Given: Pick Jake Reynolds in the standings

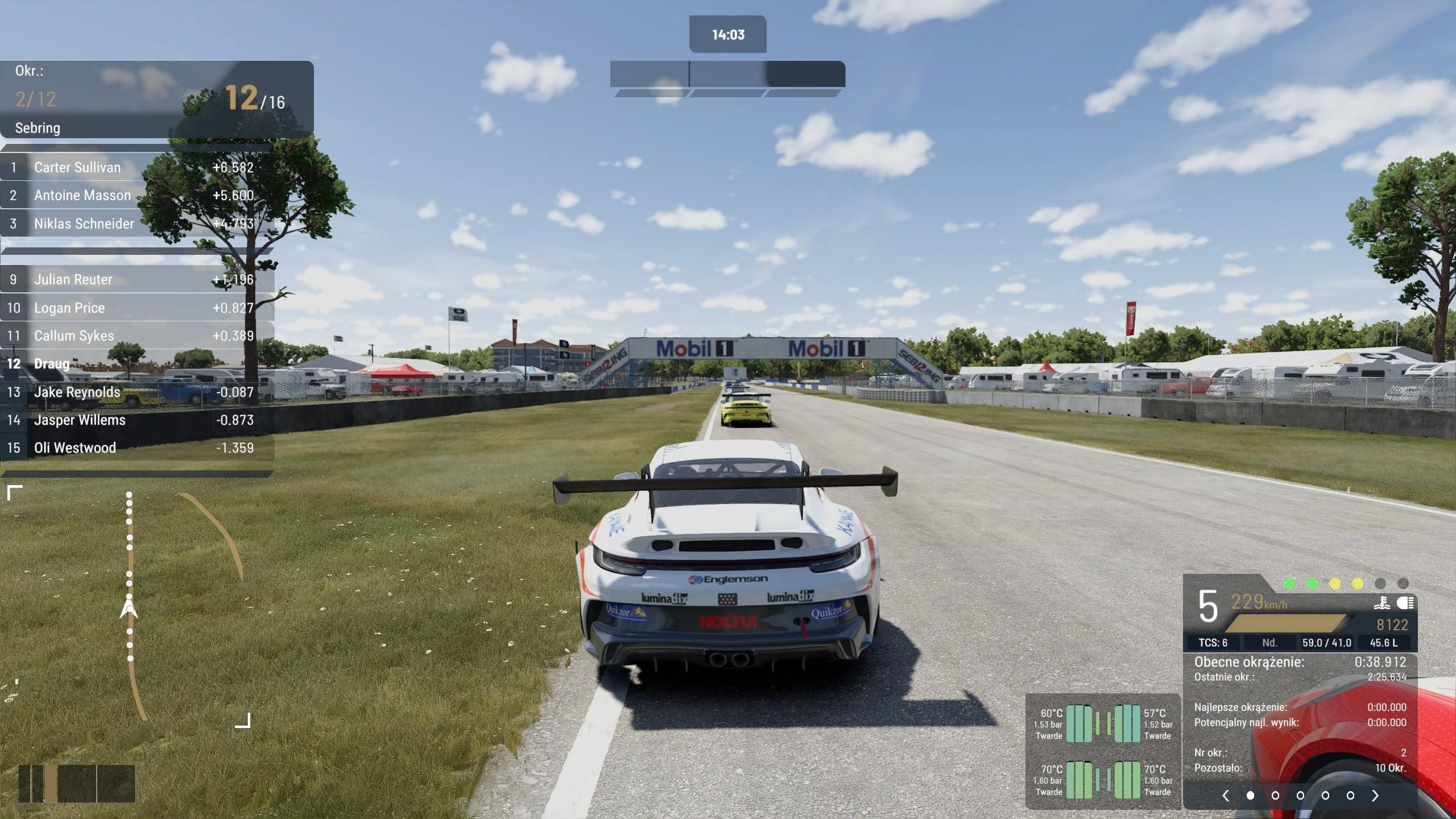Looking at the screenshot, I should coord(136,392).
